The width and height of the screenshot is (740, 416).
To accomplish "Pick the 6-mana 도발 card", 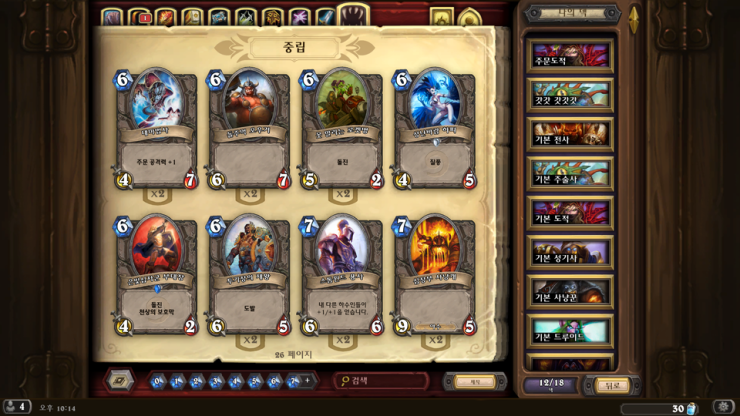I will click(249, 275).
